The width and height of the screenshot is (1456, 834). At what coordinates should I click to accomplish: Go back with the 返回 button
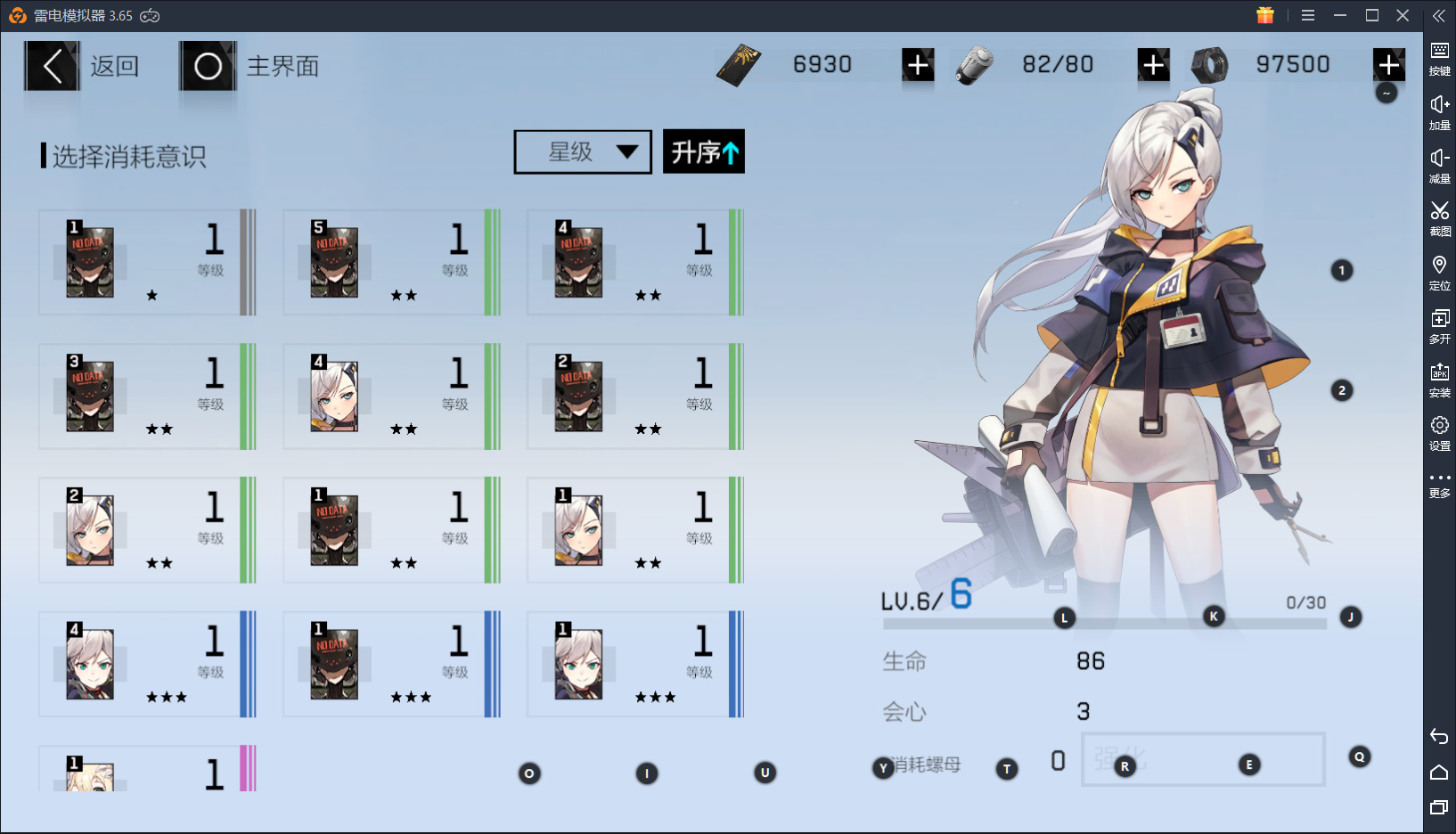(83, 66)
